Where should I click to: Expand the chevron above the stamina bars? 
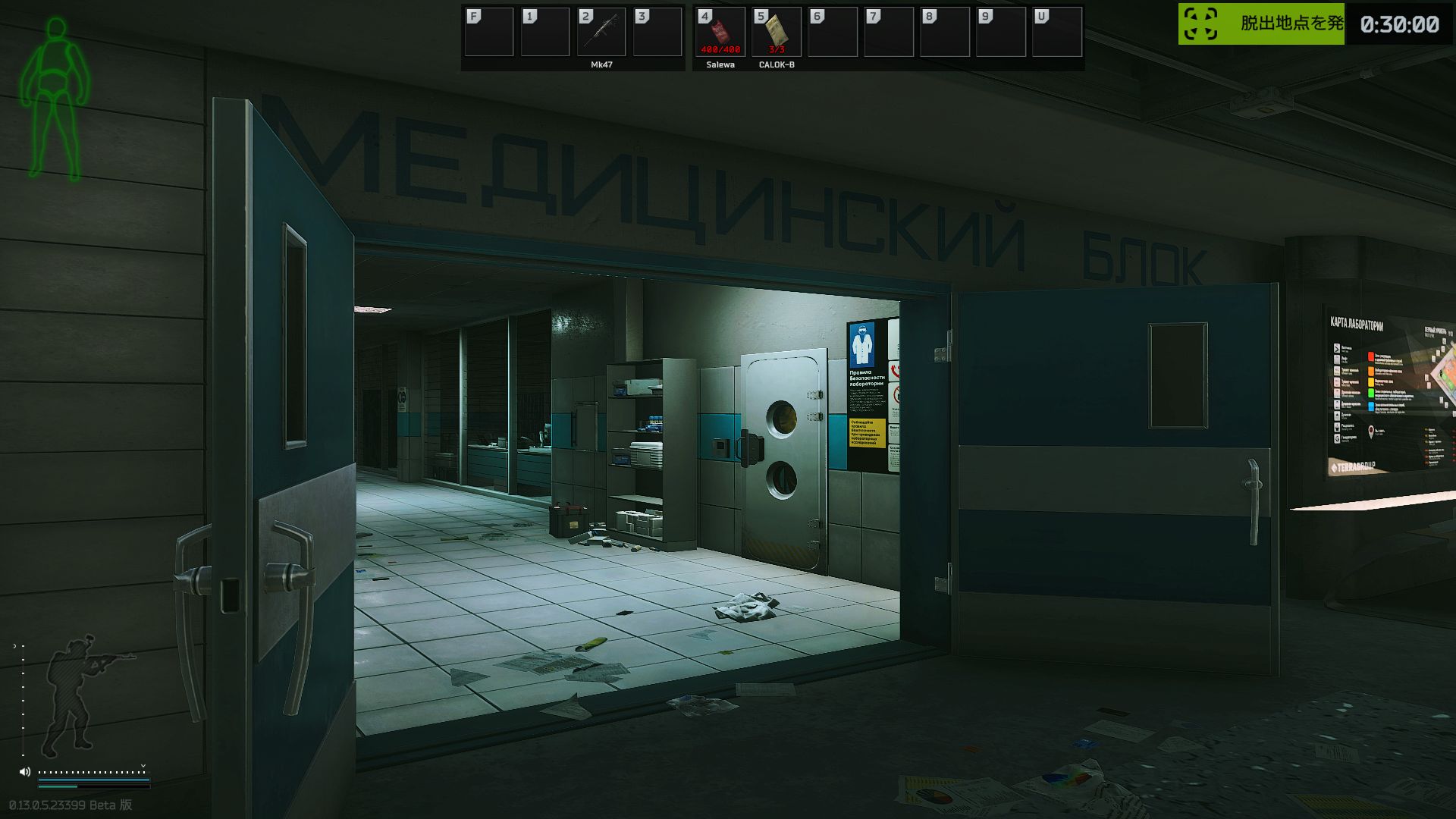[143, 766]
